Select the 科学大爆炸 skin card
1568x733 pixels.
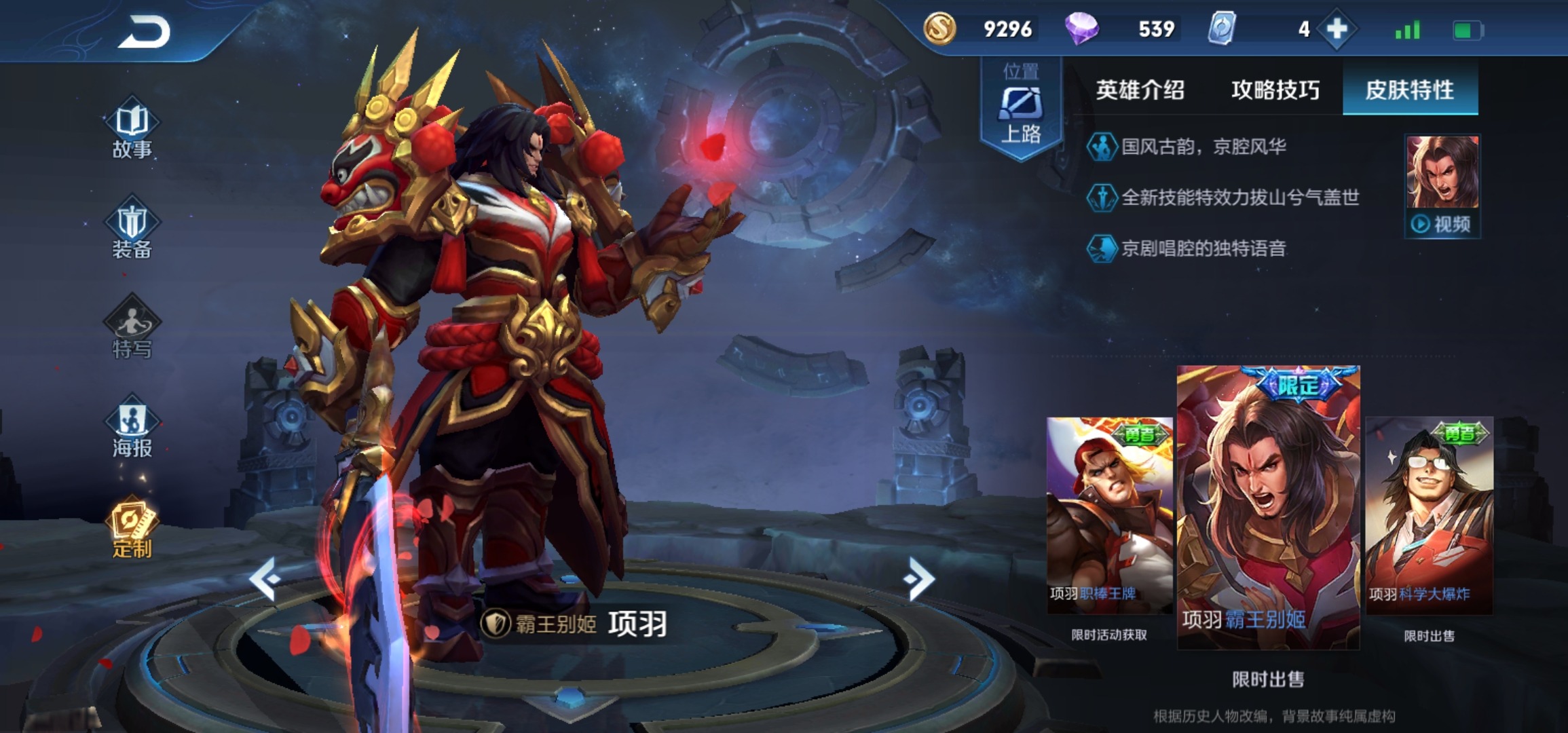pyautogui.click(x=1429, y=516)
